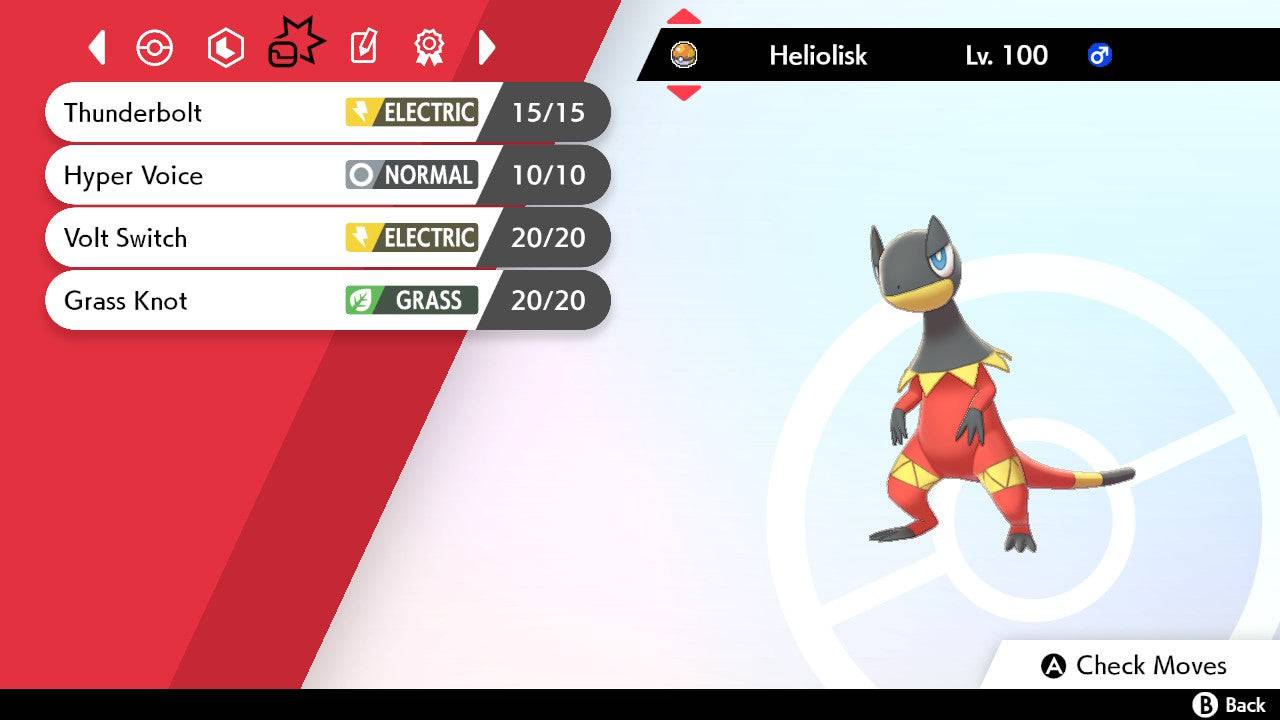The height and width of the screenshot is (720, 1280).
Task: Show the ribbons tab
Action: tap(429, 47)
